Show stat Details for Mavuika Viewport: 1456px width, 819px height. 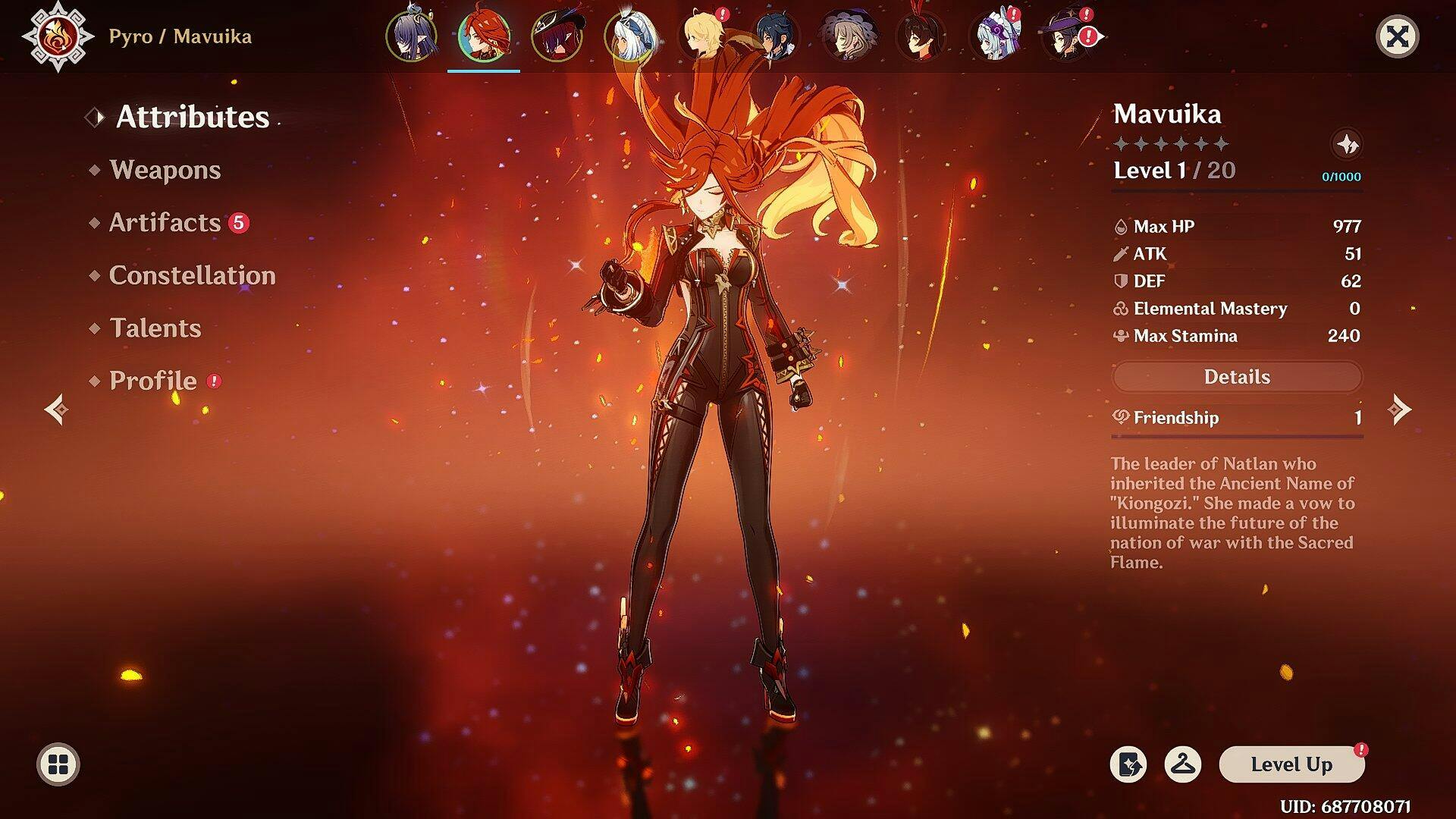[1236, 377]
